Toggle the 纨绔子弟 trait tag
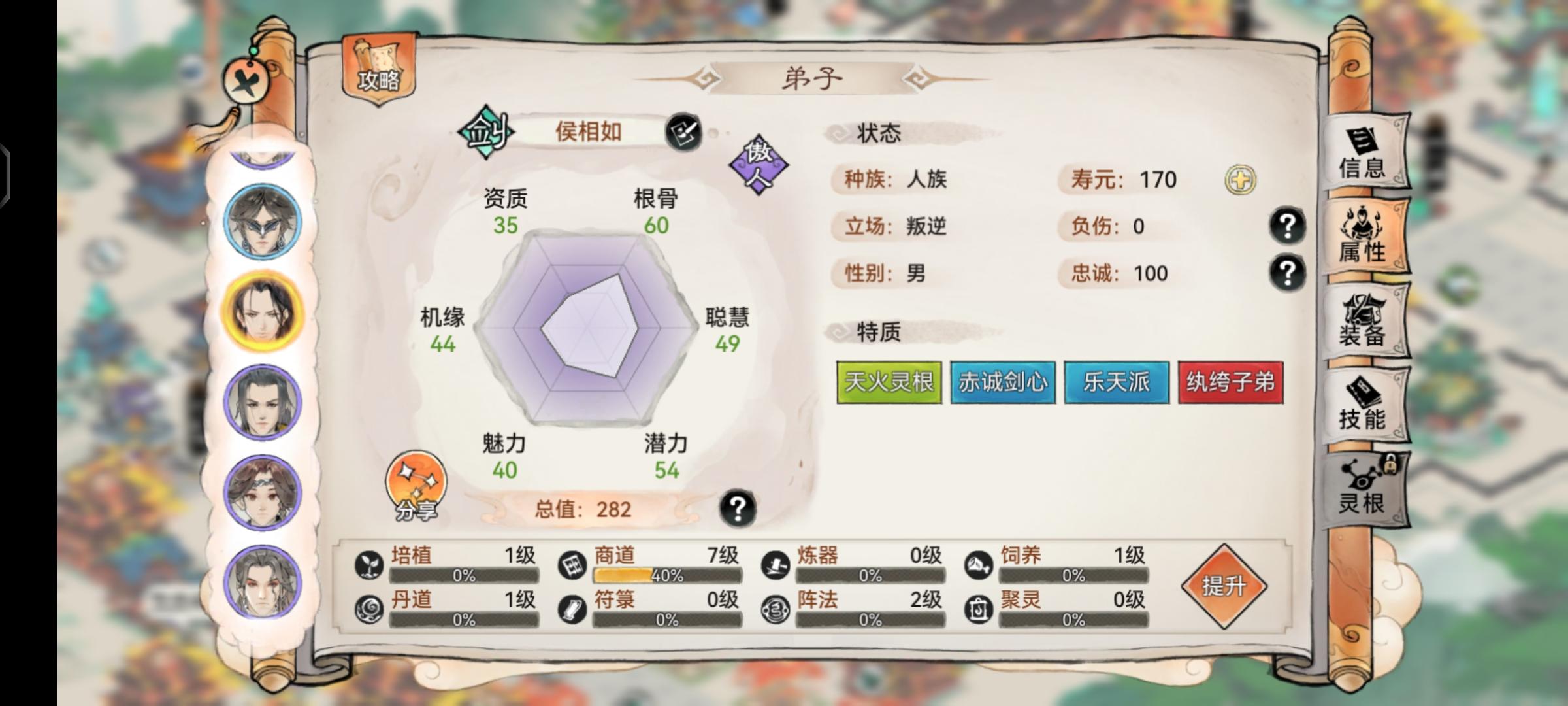Viewport: 1568px width, 706px height. click(x=1232, y=382)
